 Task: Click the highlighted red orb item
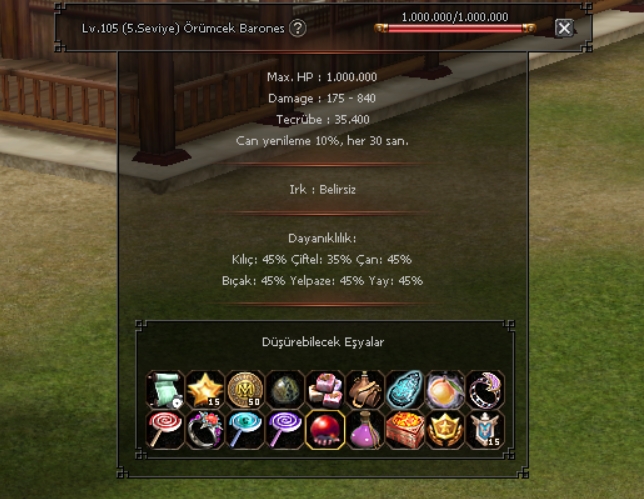point(324,429)
